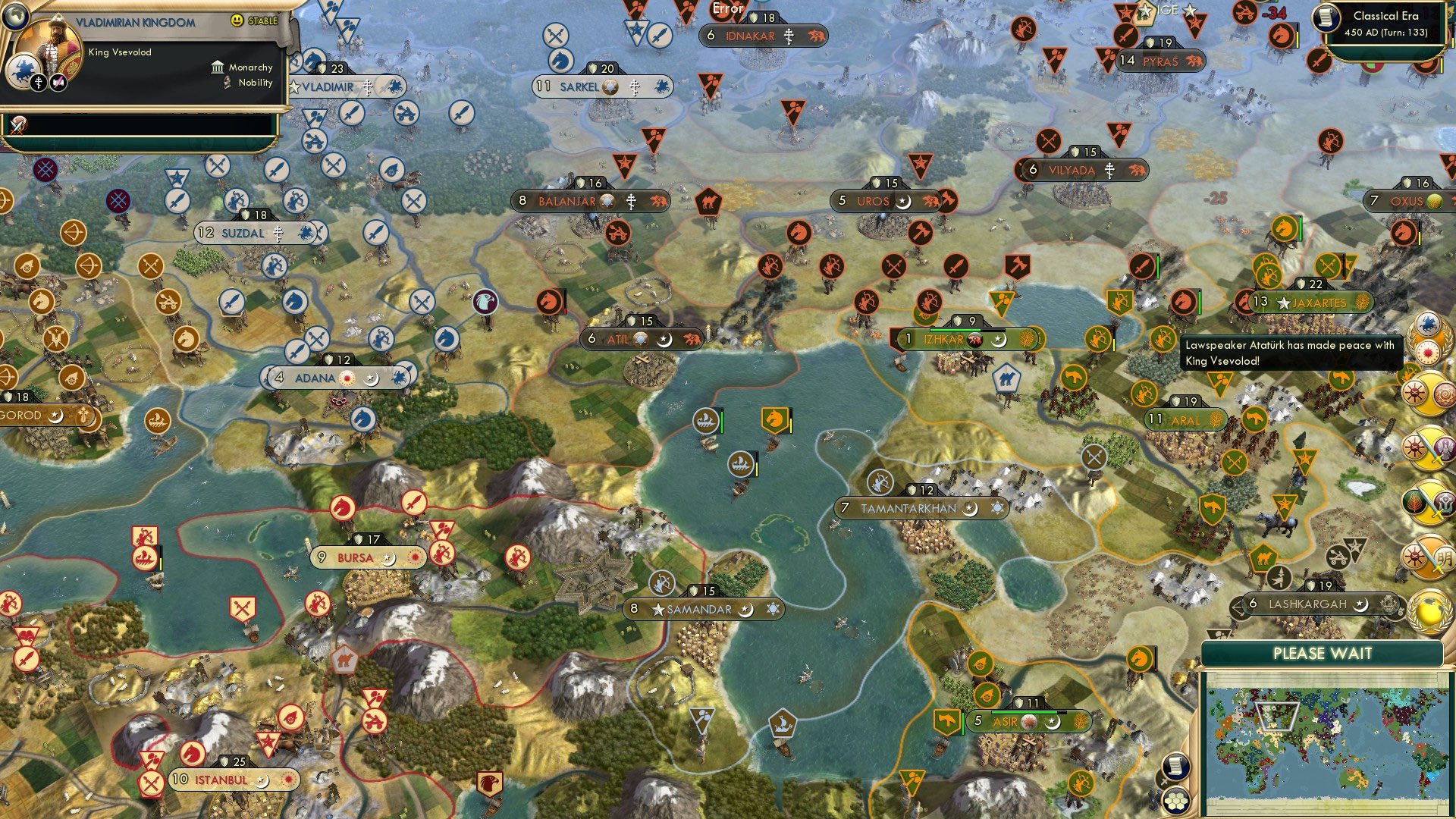
Task: Click the STABLE happiness smiley indicator
Action: click(x=237, y=21)
